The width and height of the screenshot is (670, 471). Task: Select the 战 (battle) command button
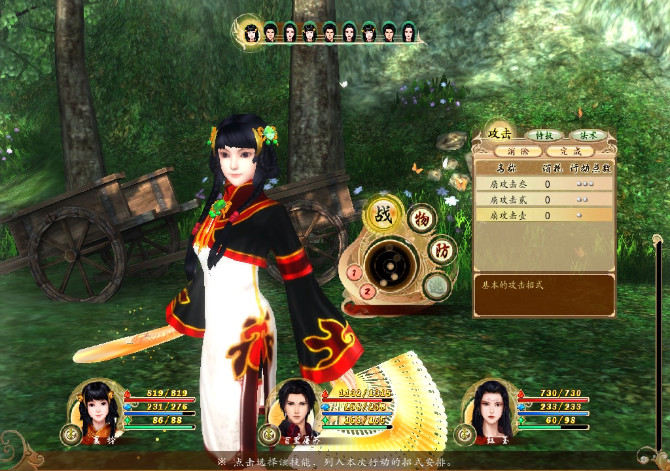[382, 215]
